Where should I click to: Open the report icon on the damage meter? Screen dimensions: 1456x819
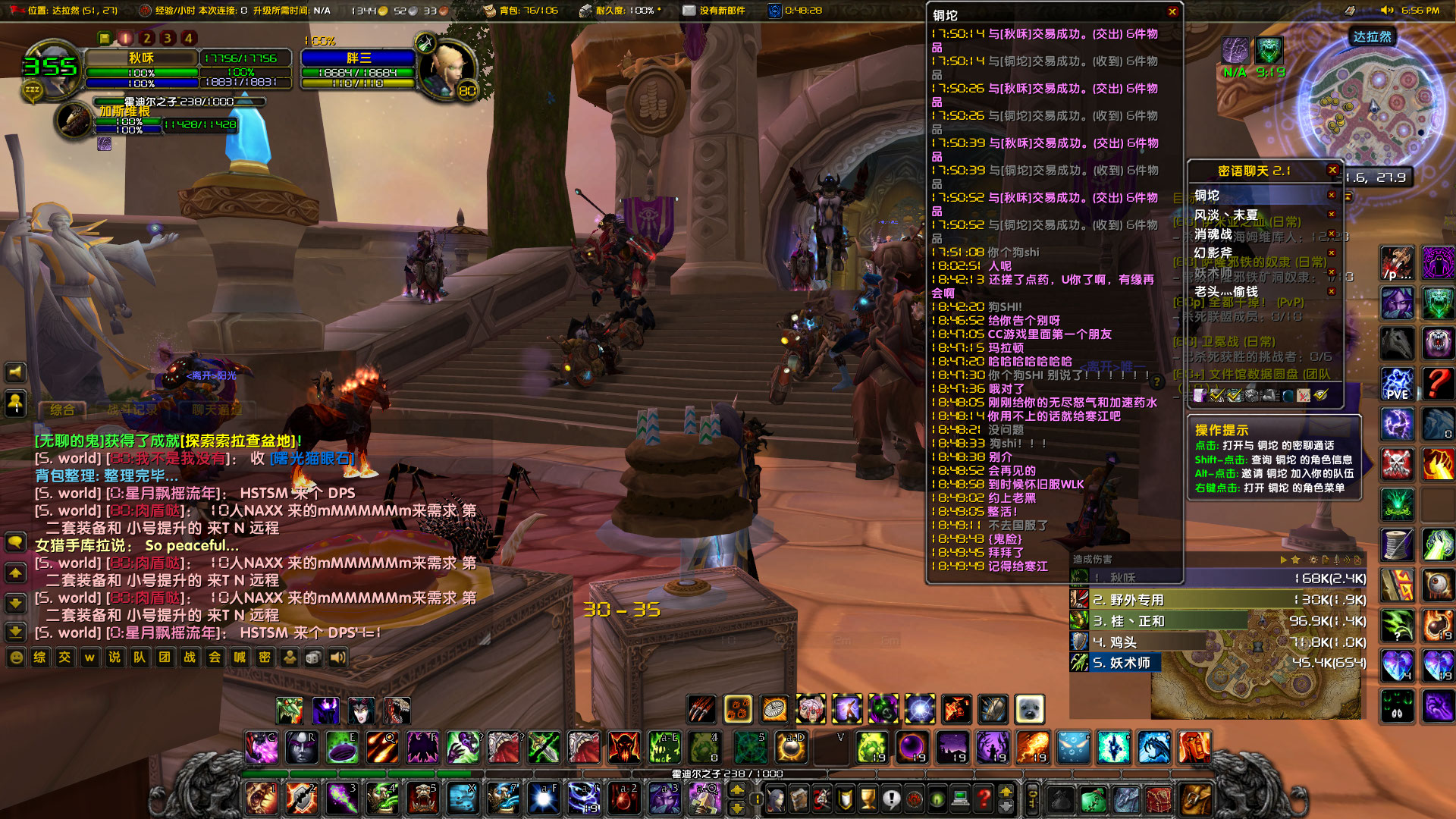pos(1326,559)
